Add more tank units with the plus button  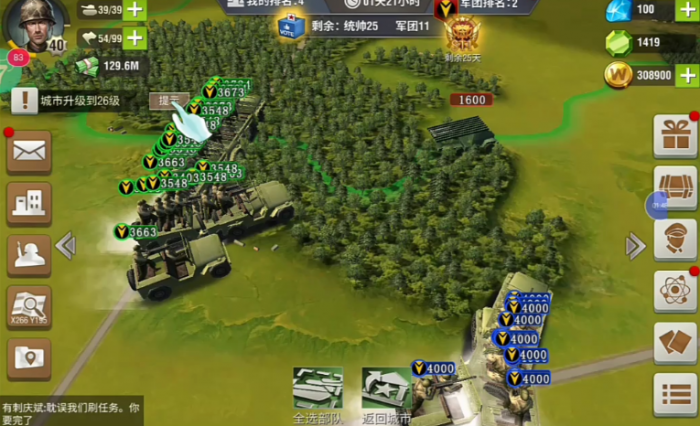pyautogui.click(x=134, y=9)
